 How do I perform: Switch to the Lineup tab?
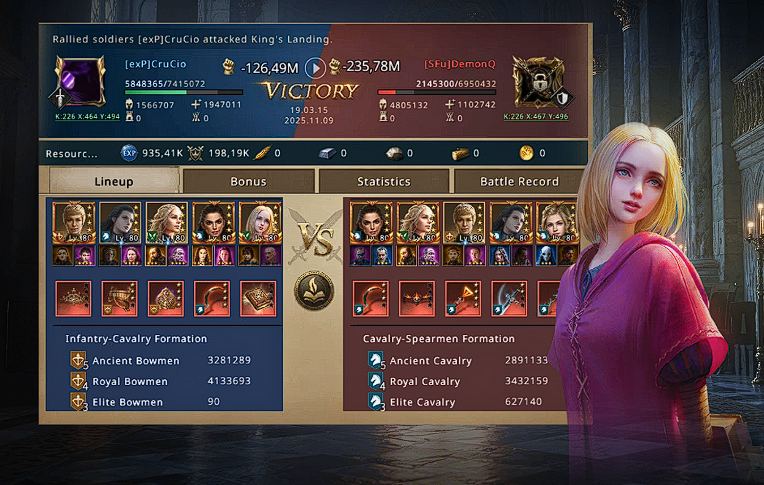[x=114, y=181]
